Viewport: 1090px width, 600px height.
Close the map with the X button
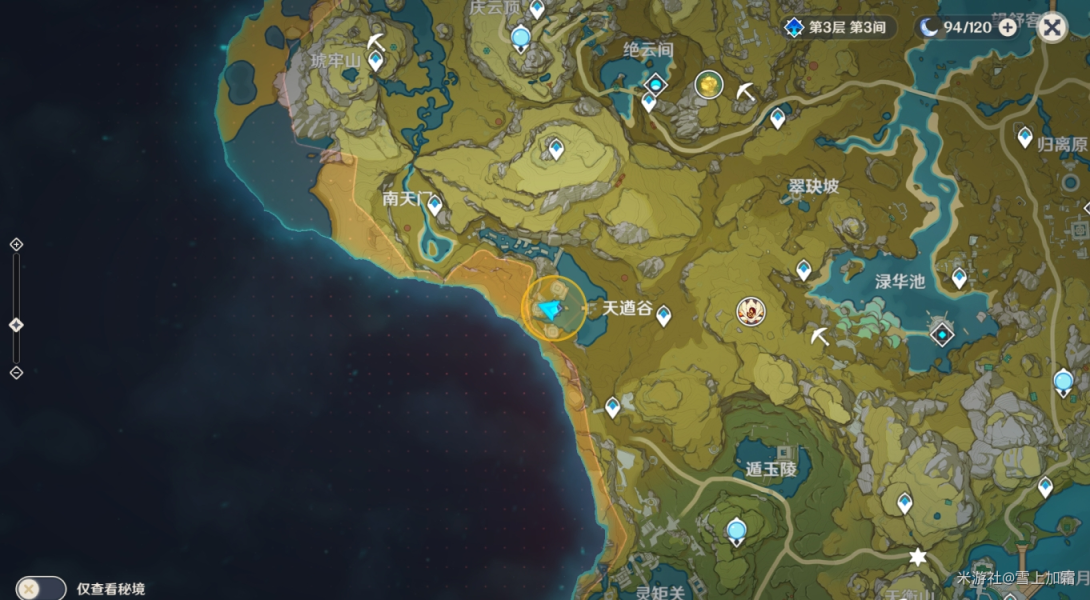[1051, 27]
